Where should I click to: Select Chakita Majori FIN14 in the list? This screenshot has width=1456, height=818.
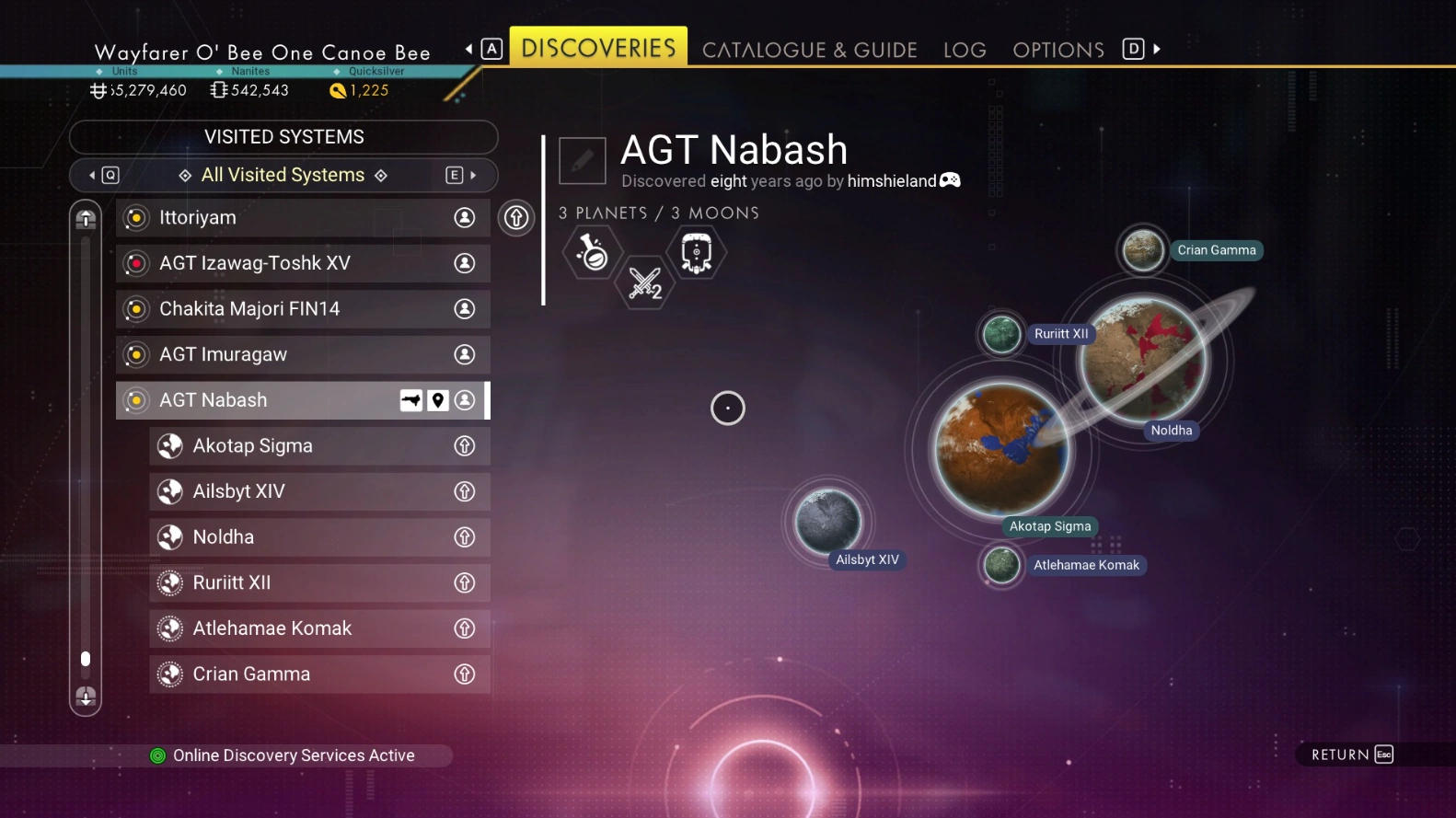tap(303, 309)
